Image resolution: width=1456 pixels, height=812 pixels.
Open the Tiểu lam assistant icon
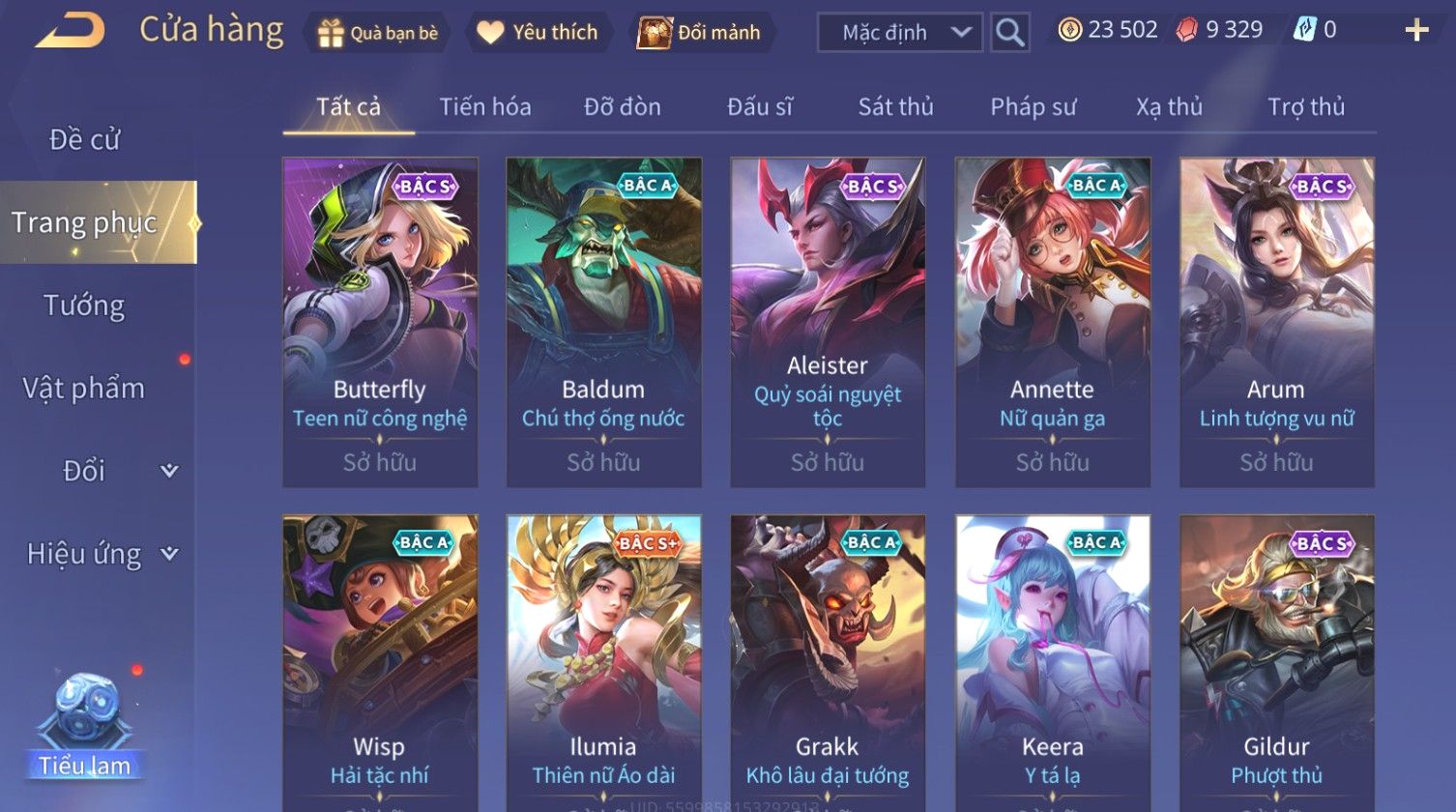[x=85, y=727]
